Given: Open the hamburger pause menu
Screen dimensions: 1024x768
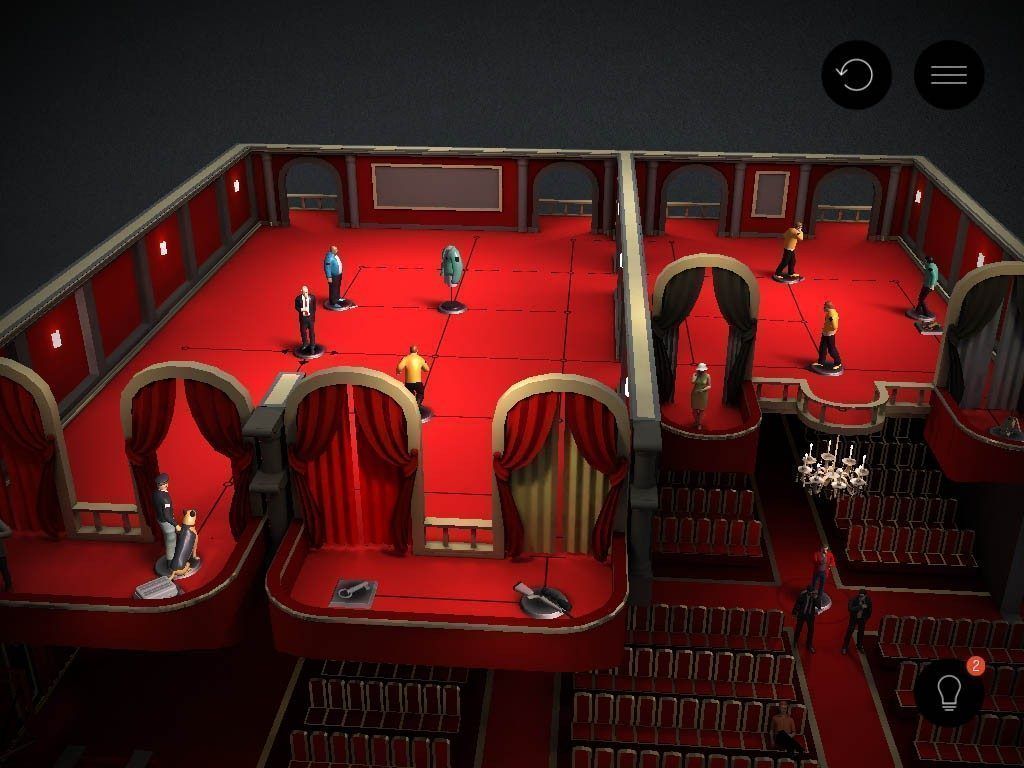Looking at the screenshot, I should [948, 75].
